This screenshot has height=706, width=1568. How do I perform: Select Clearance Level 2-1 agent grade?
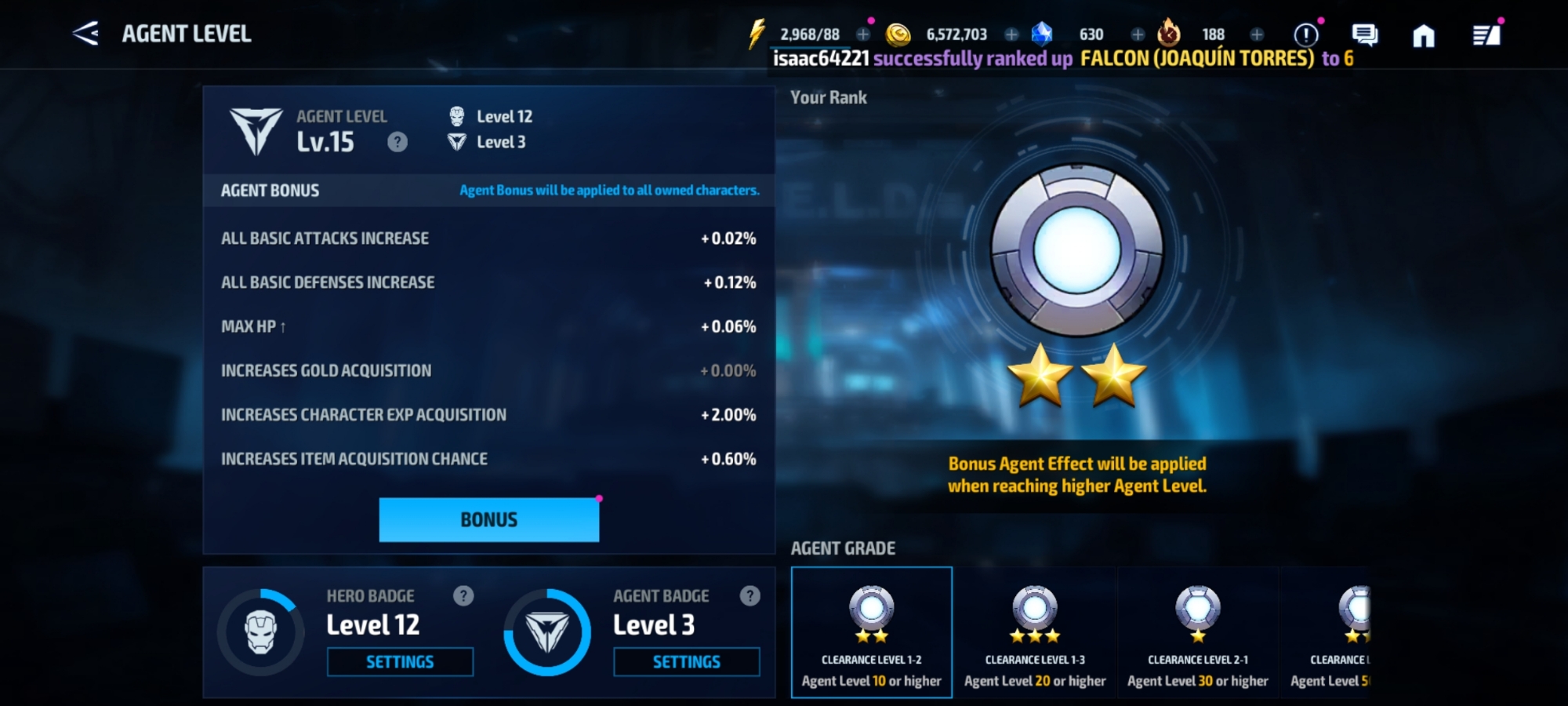[x=1198, y=632]
